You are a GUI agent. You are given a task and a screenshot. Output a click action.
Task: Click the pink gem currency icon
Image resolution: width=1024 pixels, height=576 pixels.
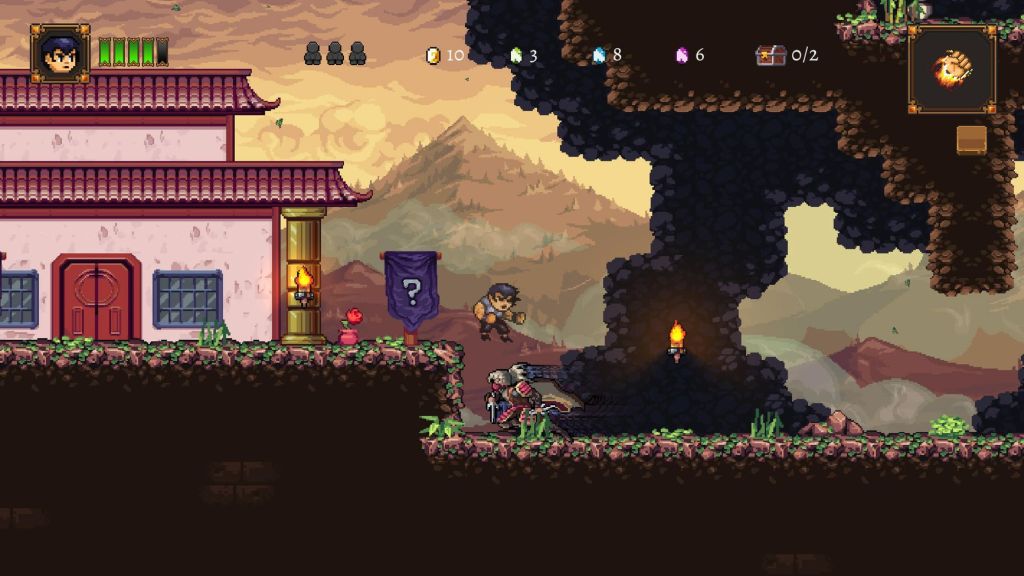coord(682,55)
